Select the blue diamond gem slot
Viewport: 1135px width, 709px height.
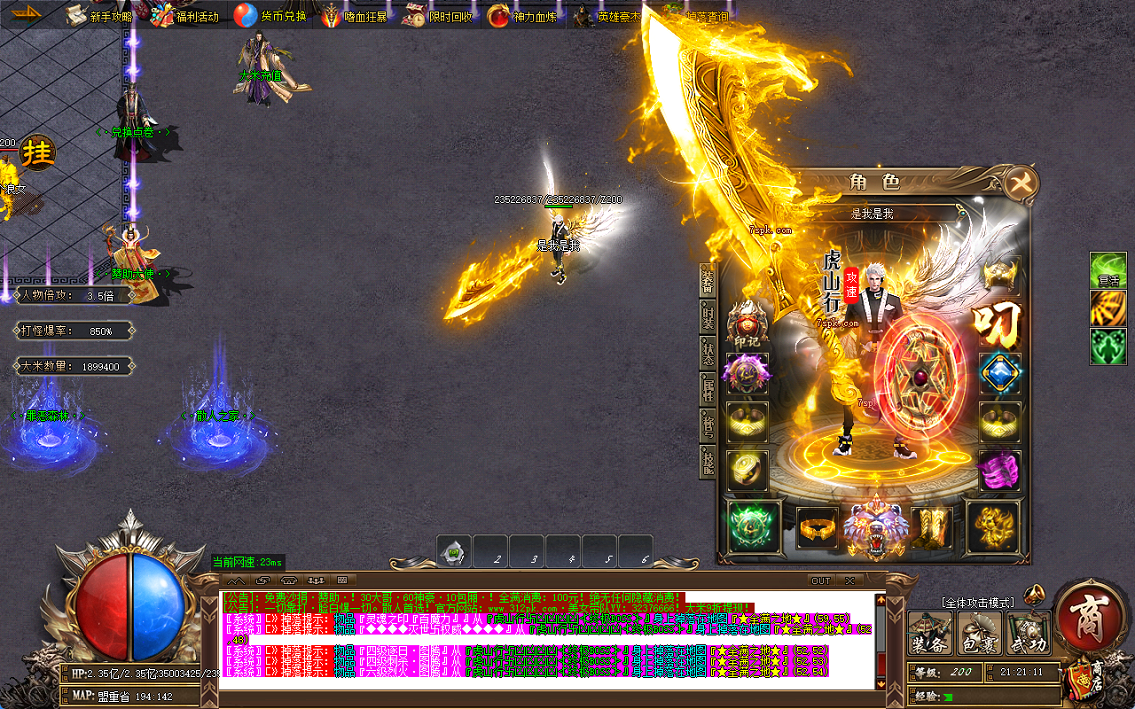(999, 373)
